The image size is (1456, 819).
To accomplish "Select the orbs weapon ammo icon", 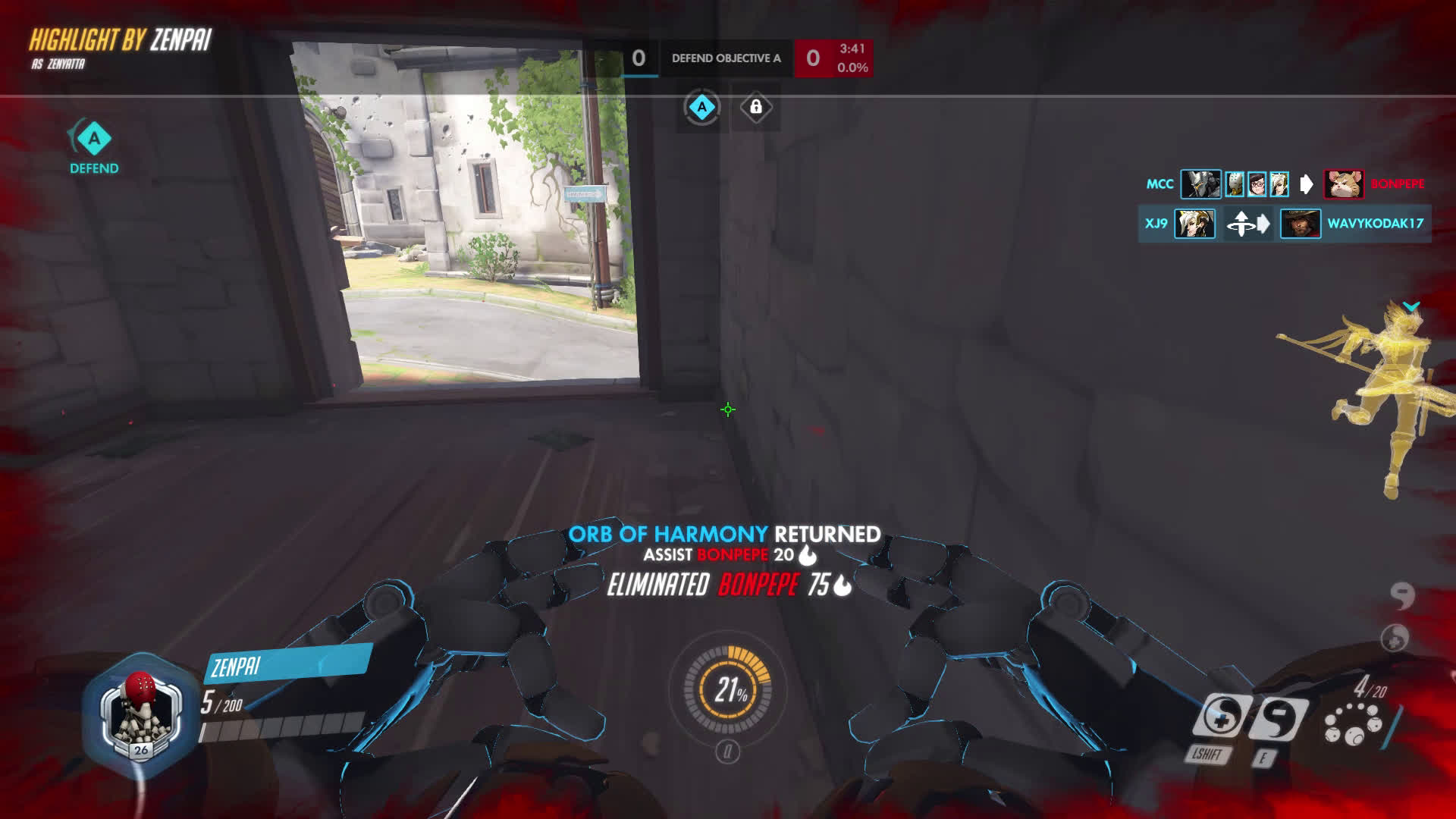I will 1353,723.
